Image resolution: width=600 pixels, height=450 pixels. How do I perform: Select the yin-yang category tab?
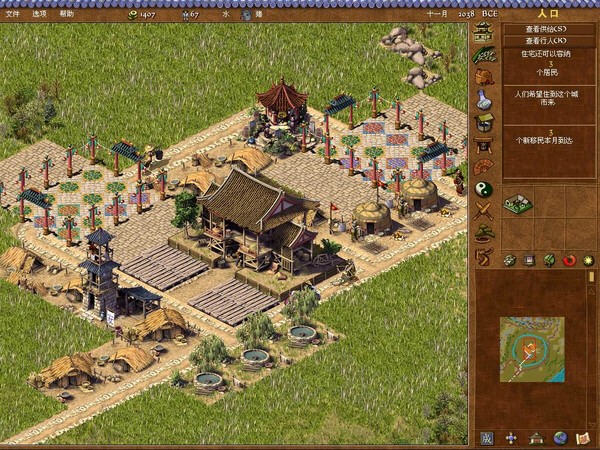click(484, 188)
